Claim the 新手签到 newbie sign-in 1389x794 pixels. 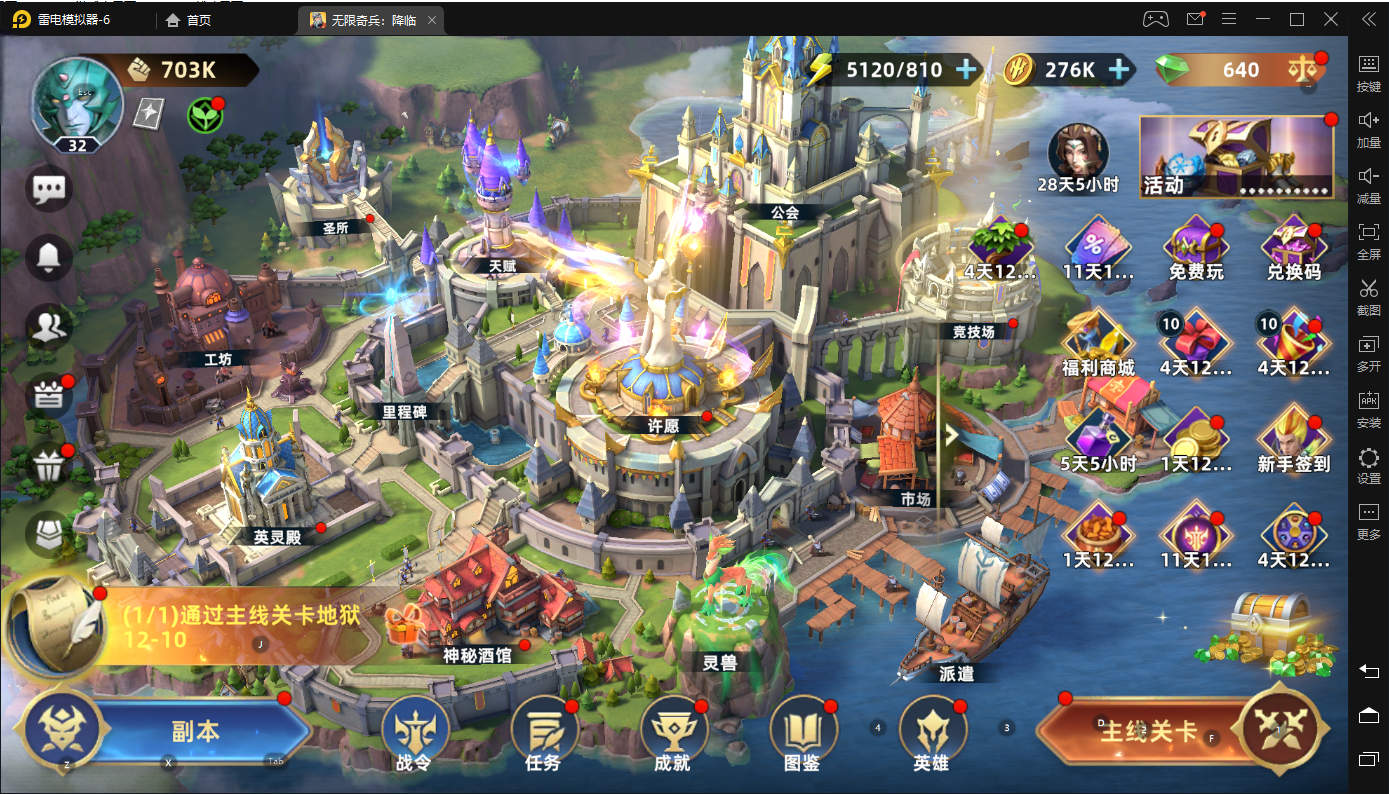(x=1294, y=439)
